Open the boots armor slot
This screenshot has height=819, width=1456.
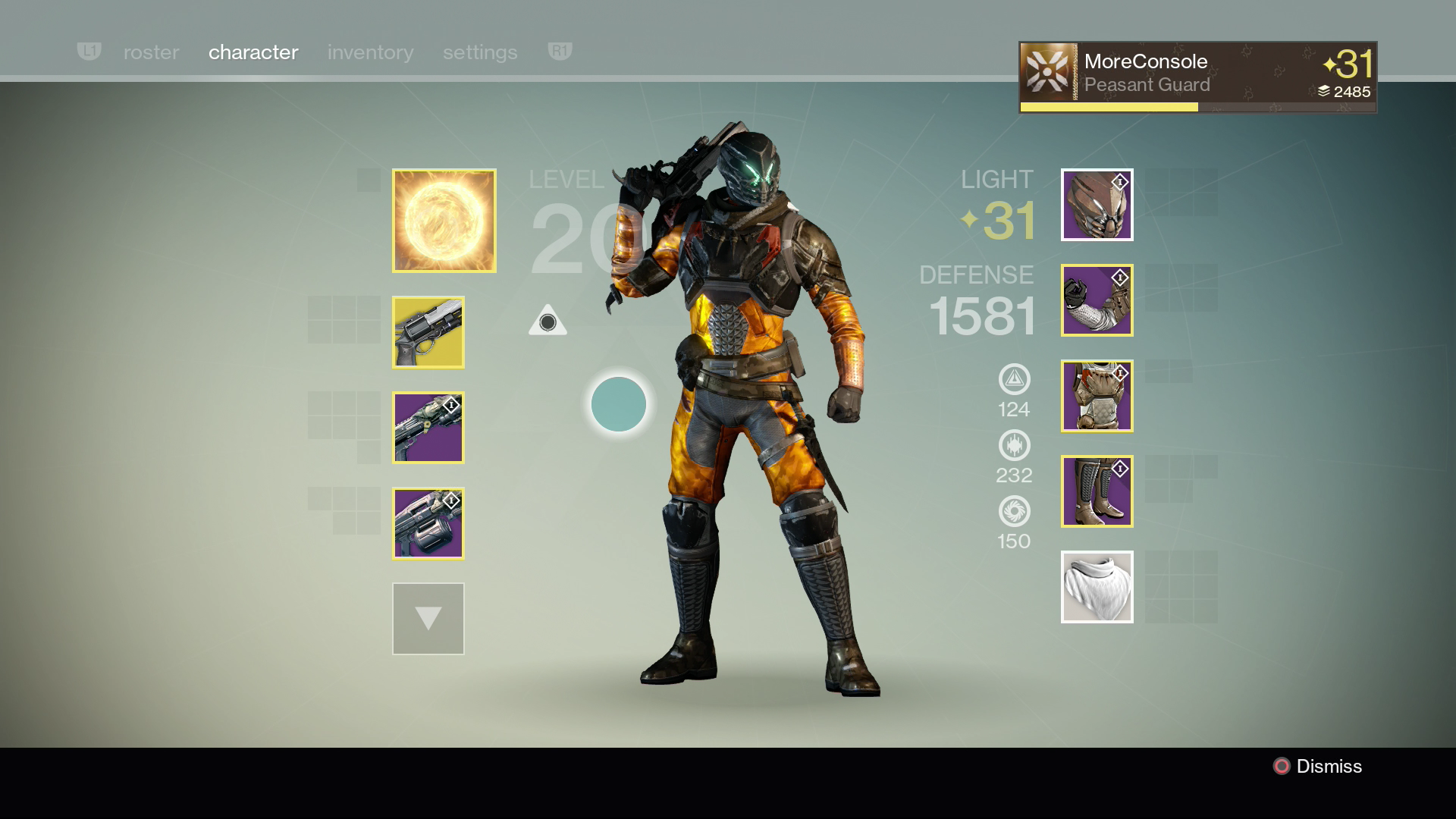click(x=1097, y=491)
